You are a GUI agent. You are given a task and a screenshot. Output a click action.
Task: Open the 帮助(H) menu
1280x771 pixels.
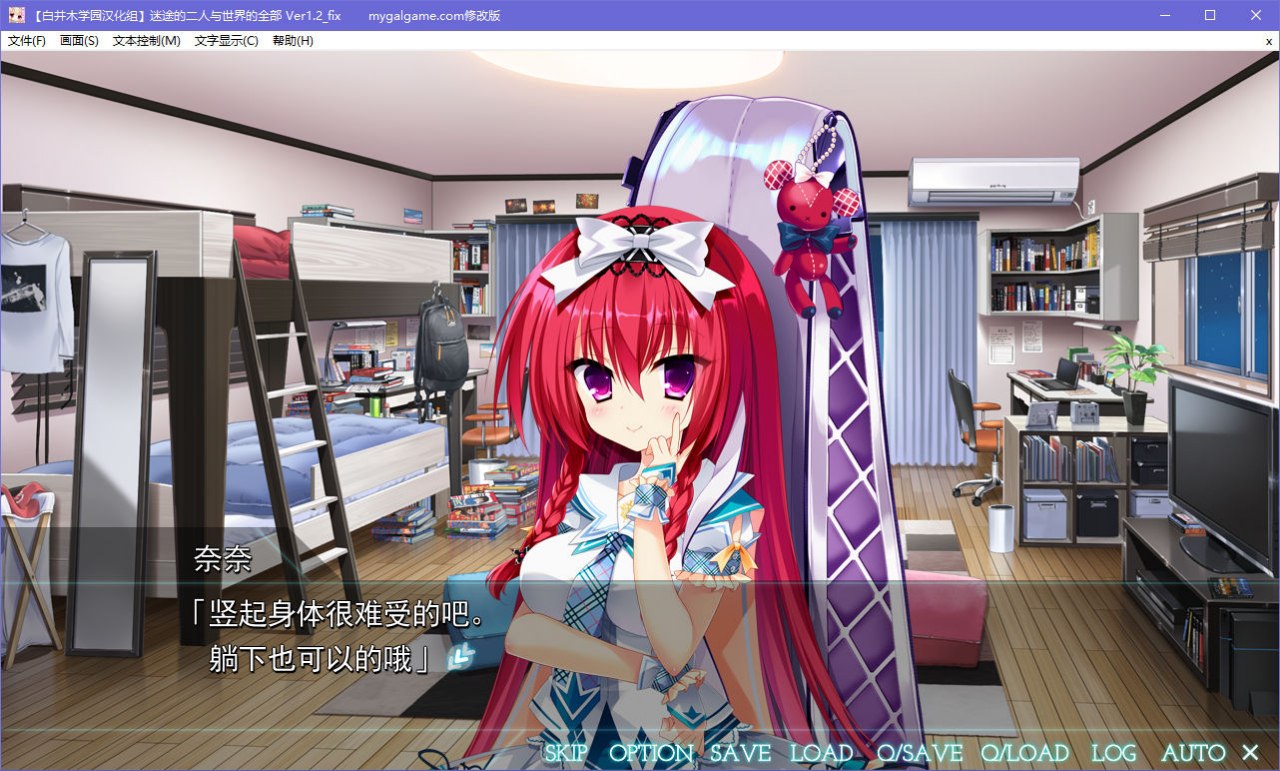292,41
